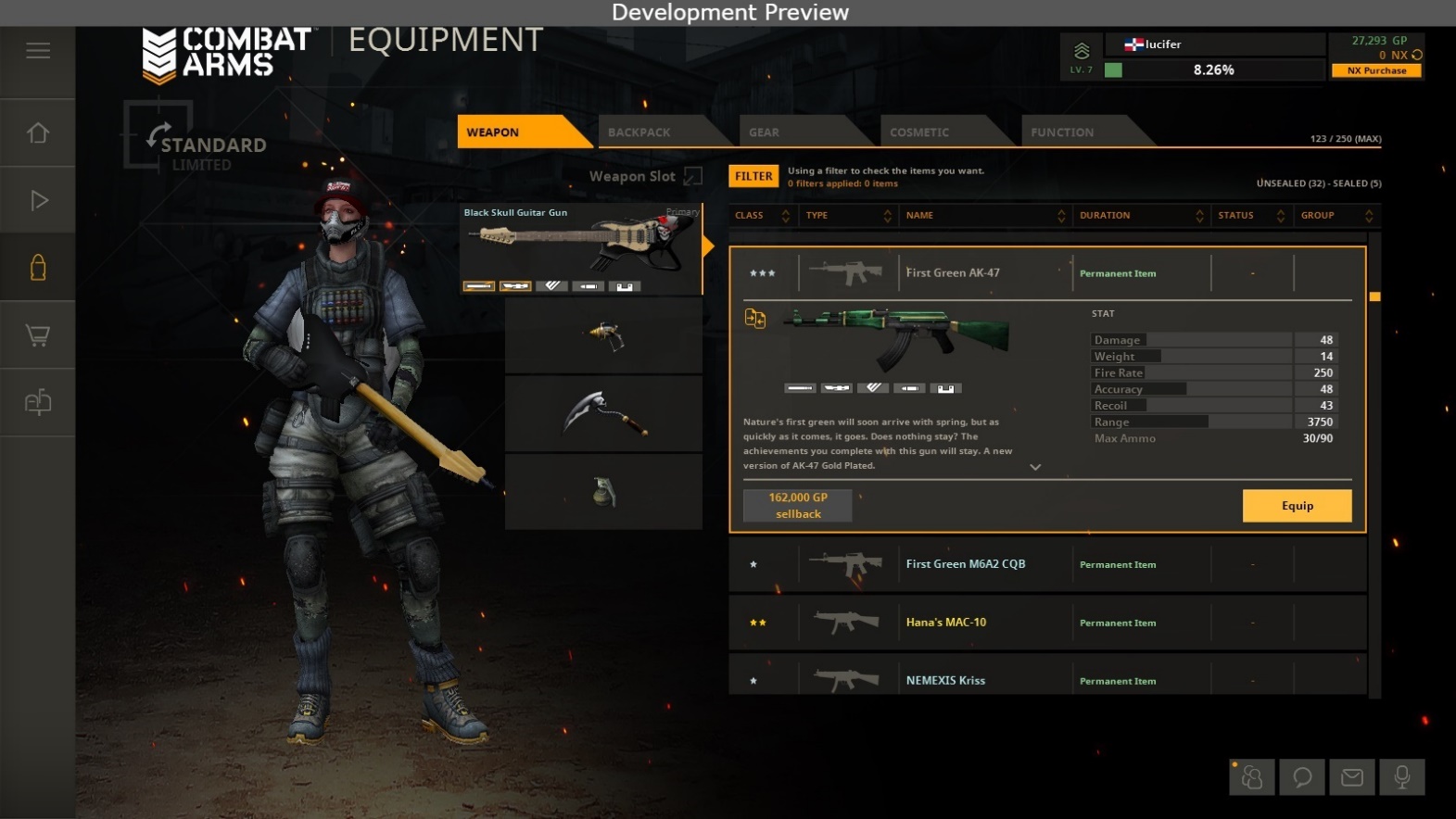Viewport: 1456px width, 819px height.
Task: Choose the NEMEXIS Kriss row
Action: (x=1047, y=680)
